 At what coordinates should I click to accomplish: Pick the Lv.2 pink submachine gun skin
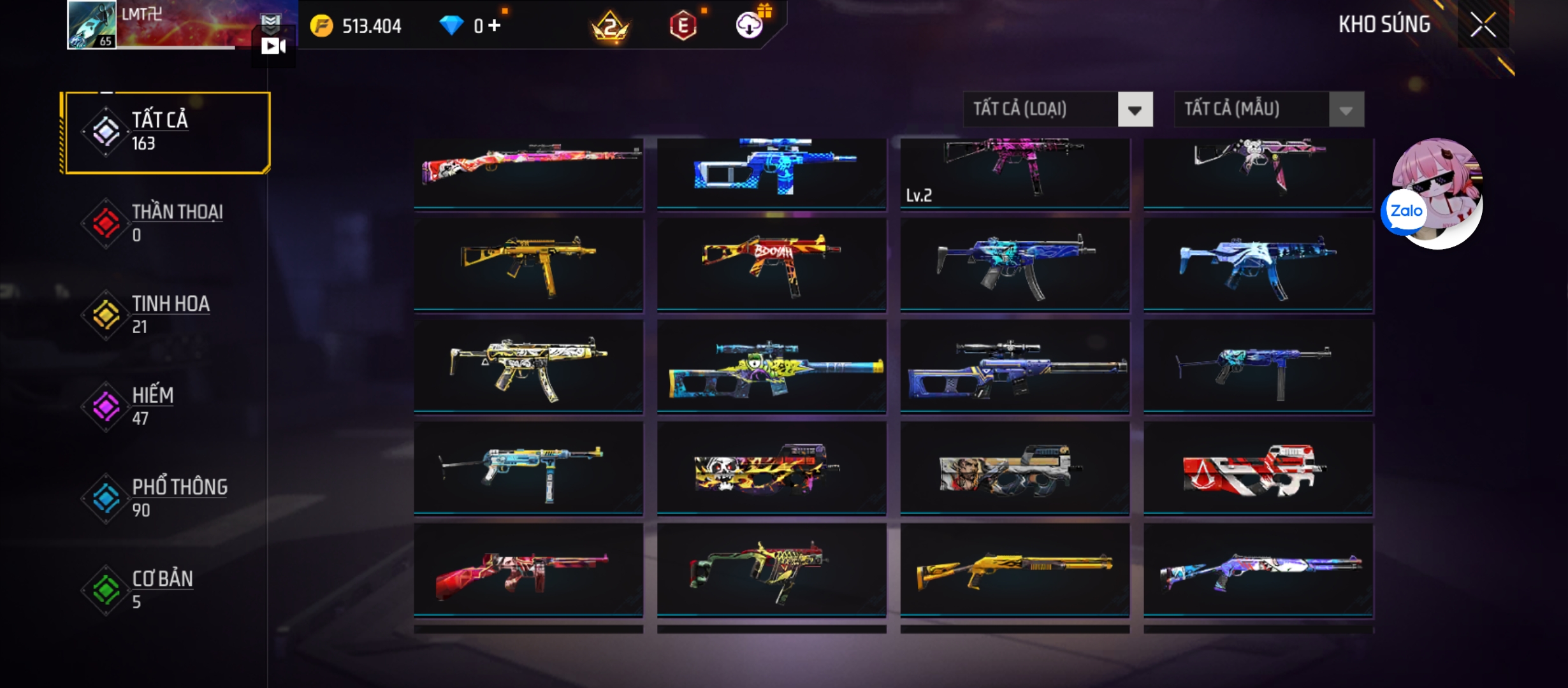tap(1015, 172)
